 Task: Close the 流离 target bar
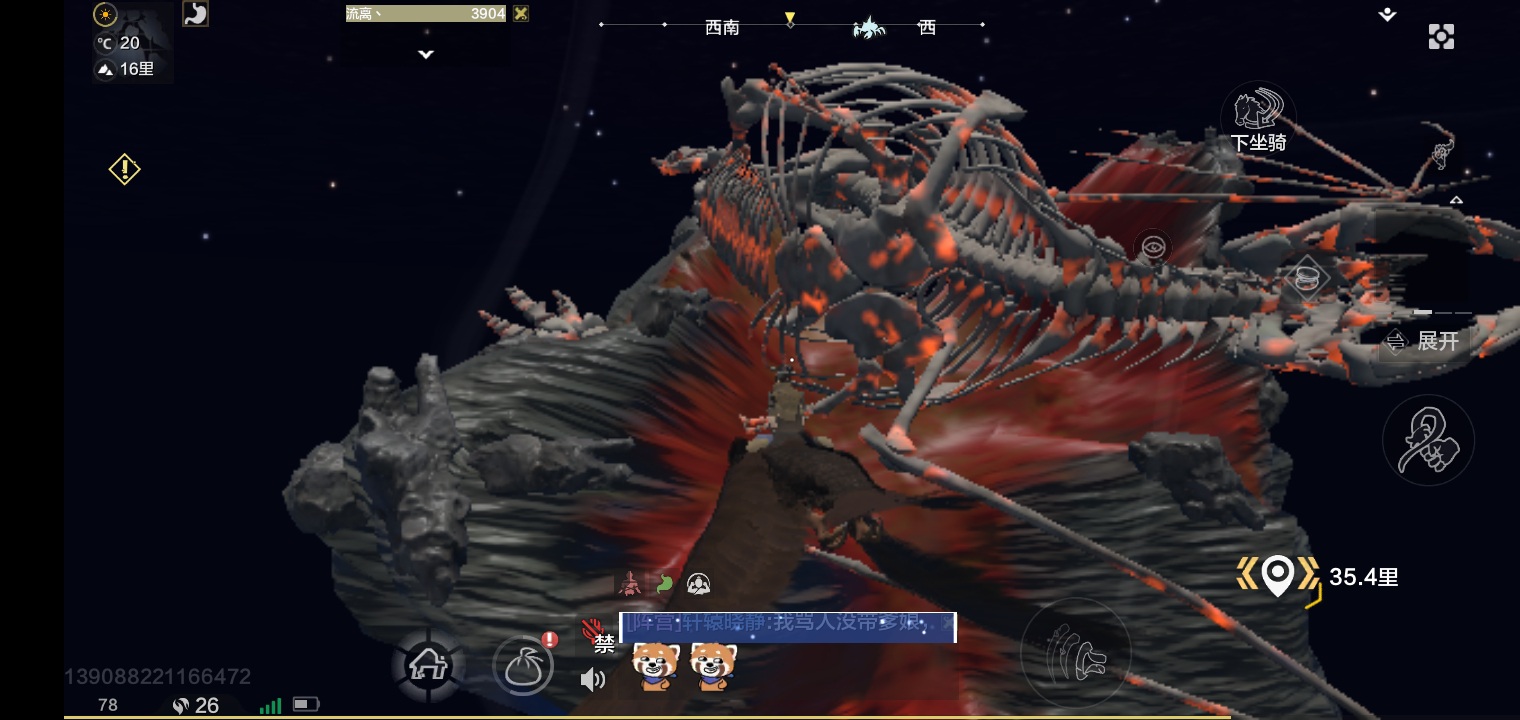click(x=520, y=14)
